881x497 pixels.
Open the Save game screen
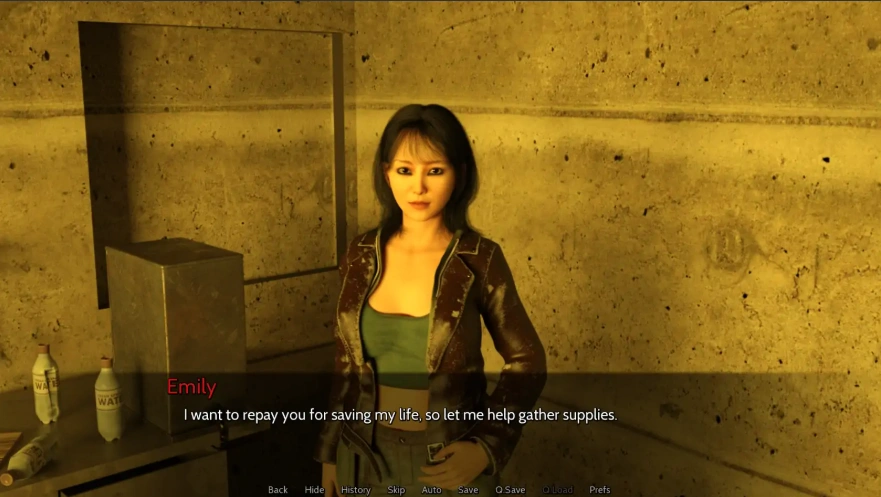[468, 490]
